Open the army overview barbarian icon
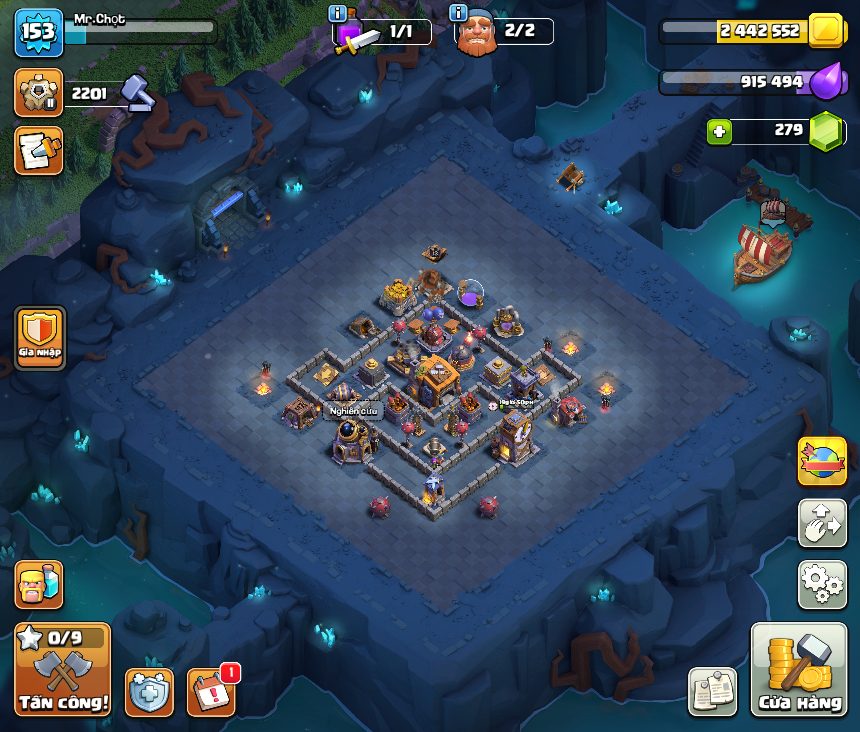The height and width of the screenshot is (732, 860). [38, 585]
